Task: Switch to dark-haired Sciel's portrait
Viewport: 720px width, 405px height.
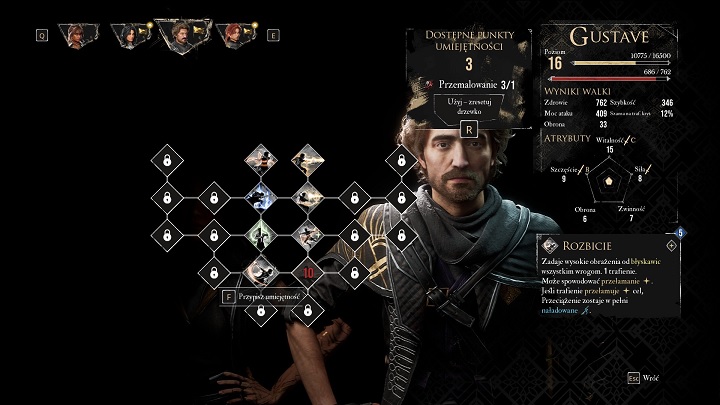Action: (129, 35)
